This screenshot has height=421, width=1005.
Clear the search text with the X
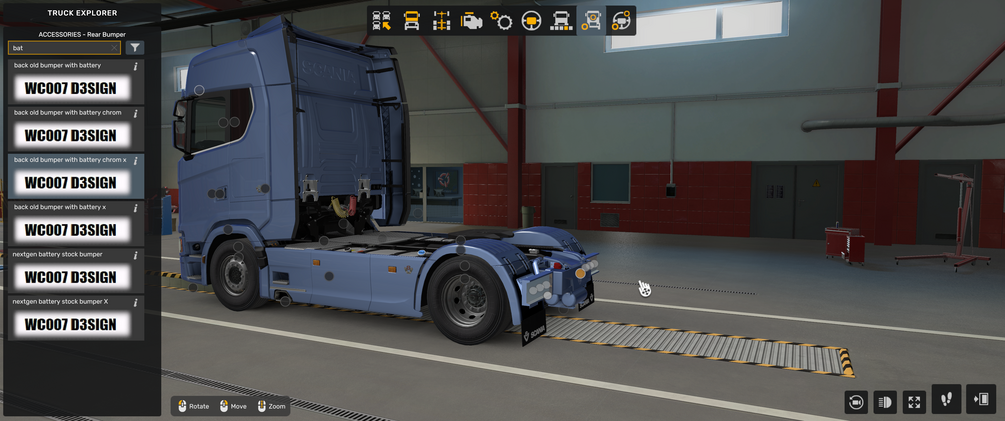pos(115,47)
